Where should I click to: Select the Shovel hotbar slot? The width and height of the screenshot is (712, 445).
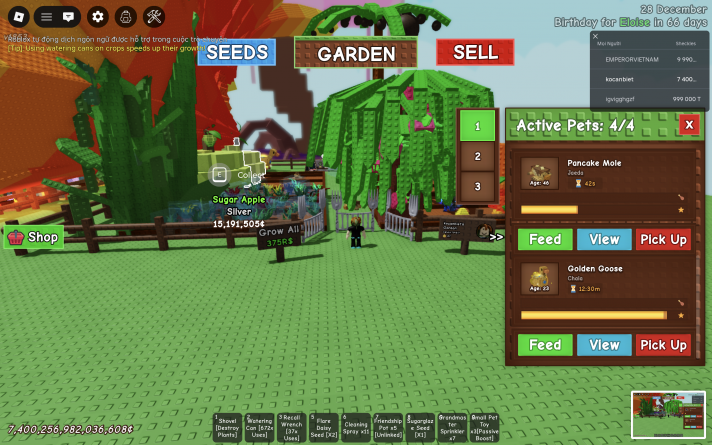pos(227,427)
